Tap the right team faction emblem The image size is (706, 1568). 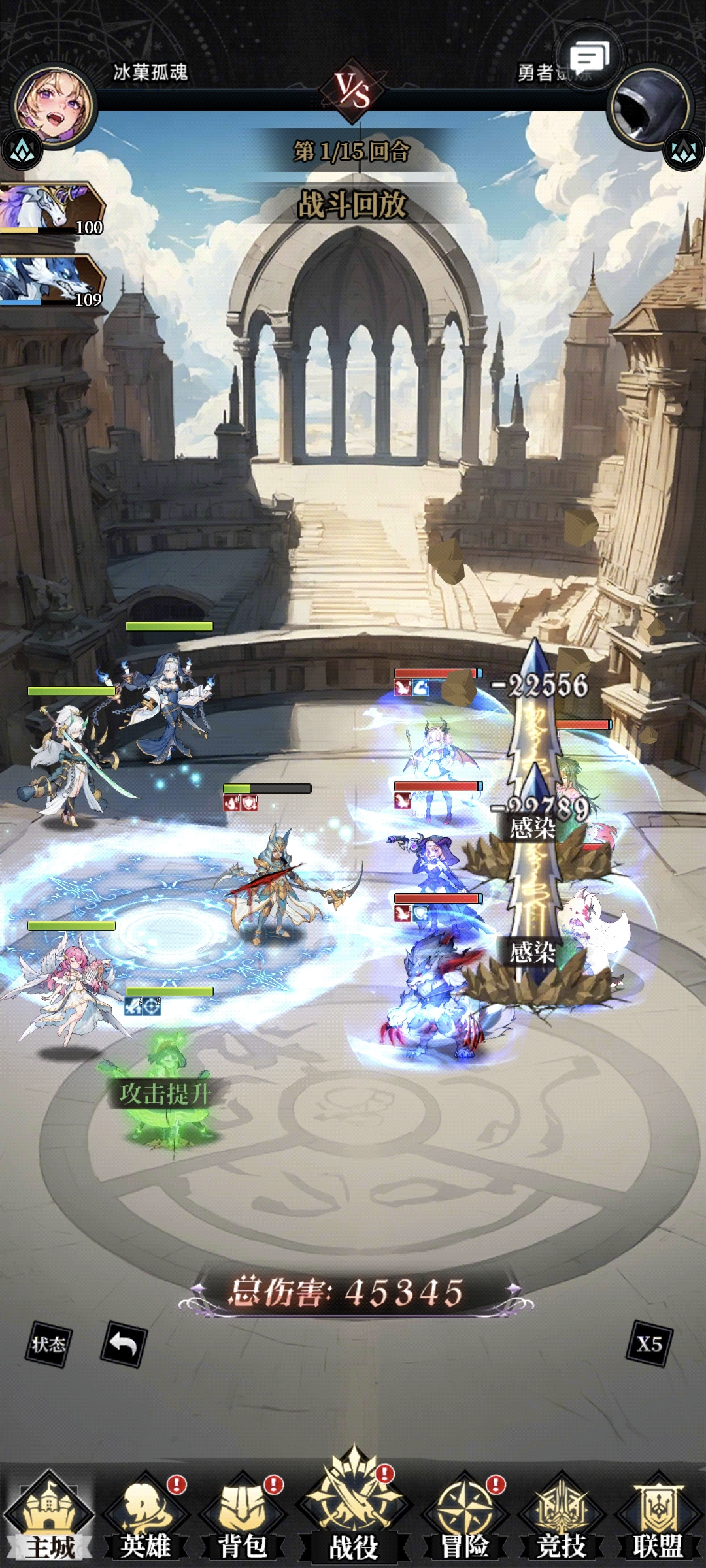[683, 151]
